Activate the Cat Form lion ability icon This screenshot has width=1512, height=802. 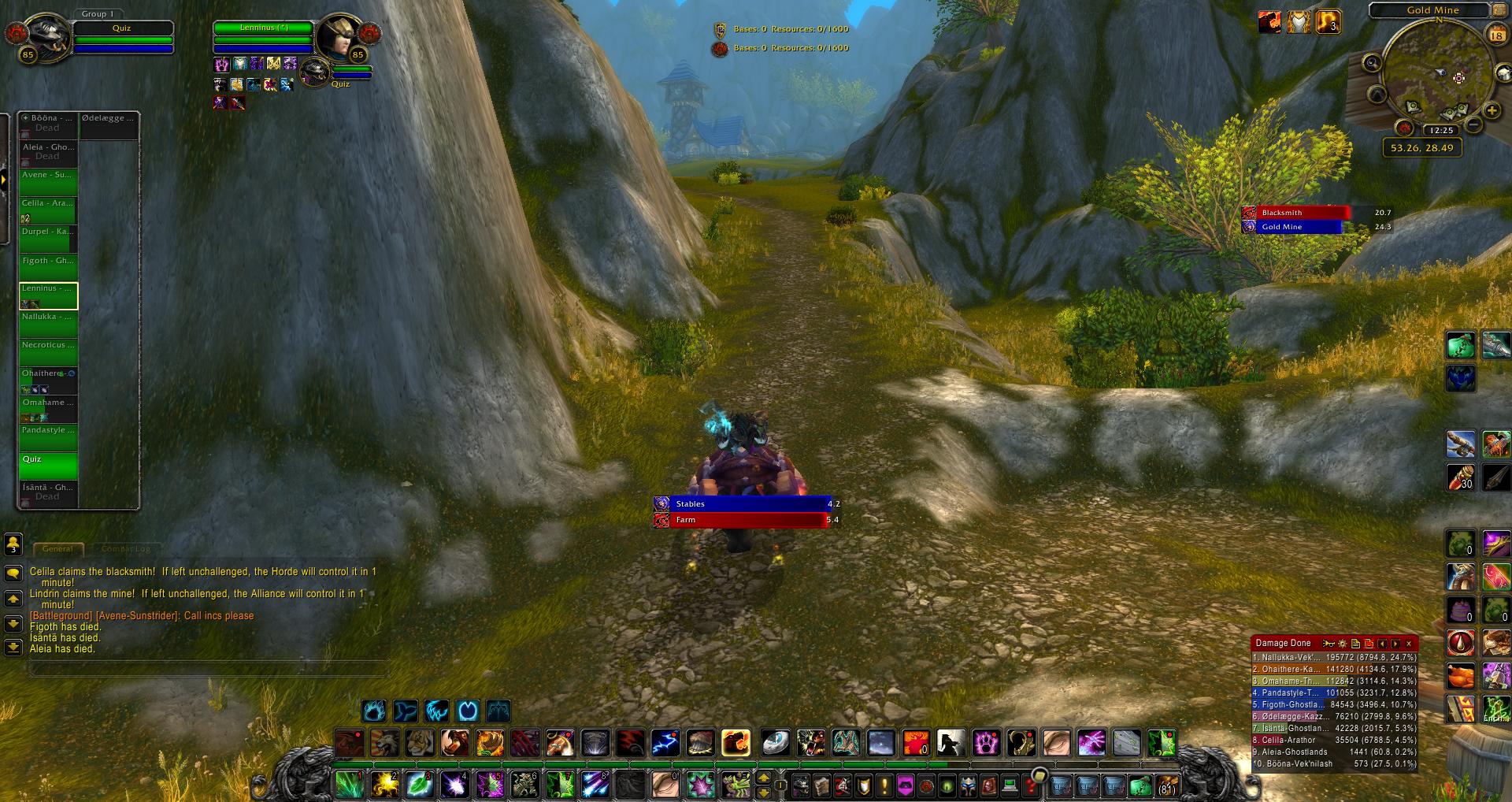click(x=384, y=743)
